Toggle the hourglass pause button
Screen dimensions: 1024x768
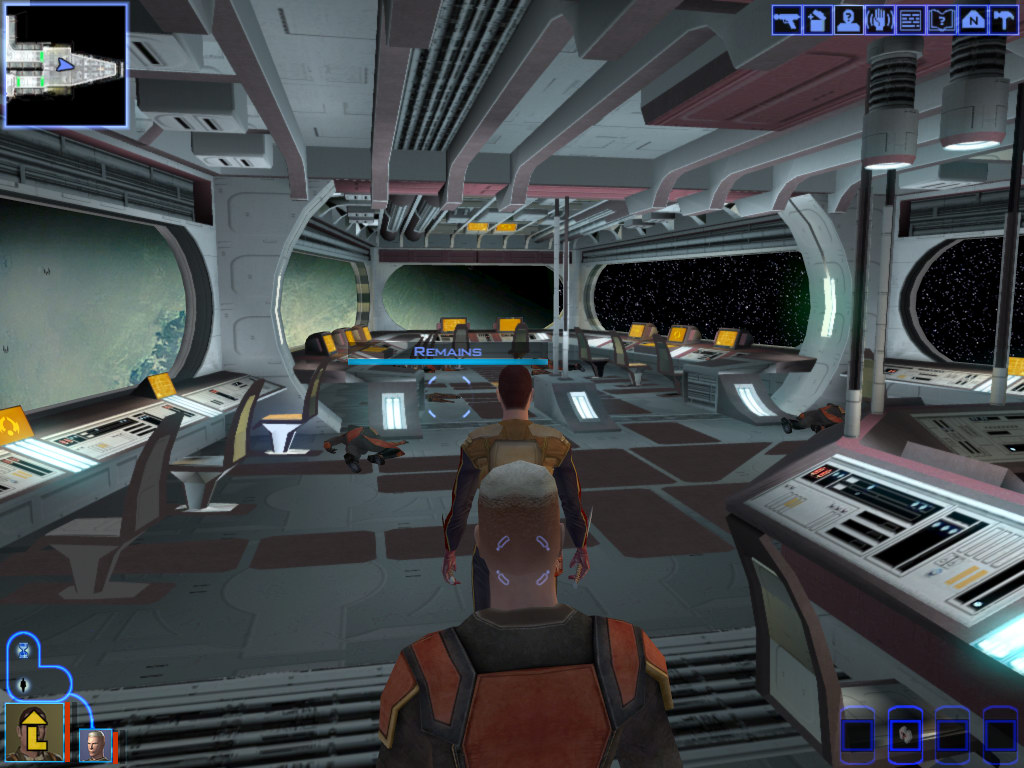tap(23, 651)
